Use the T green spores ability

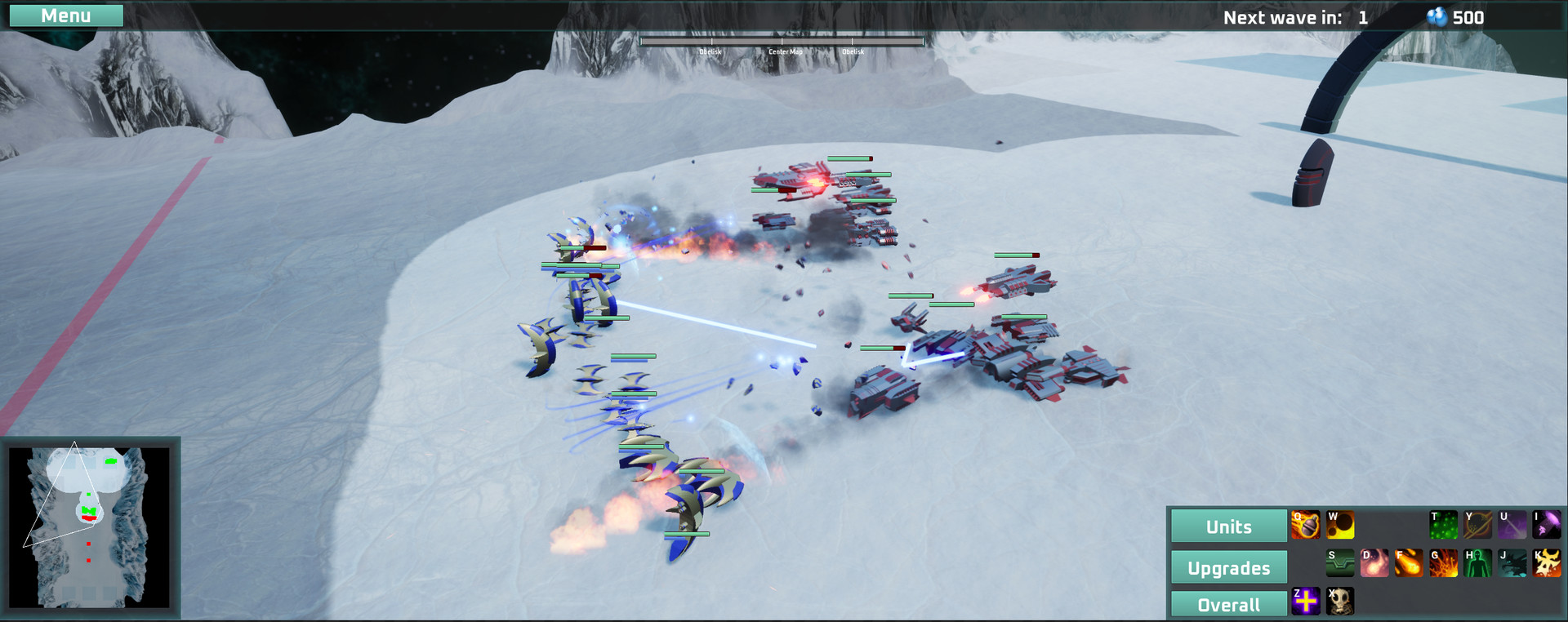click(x=1443, y=523)
